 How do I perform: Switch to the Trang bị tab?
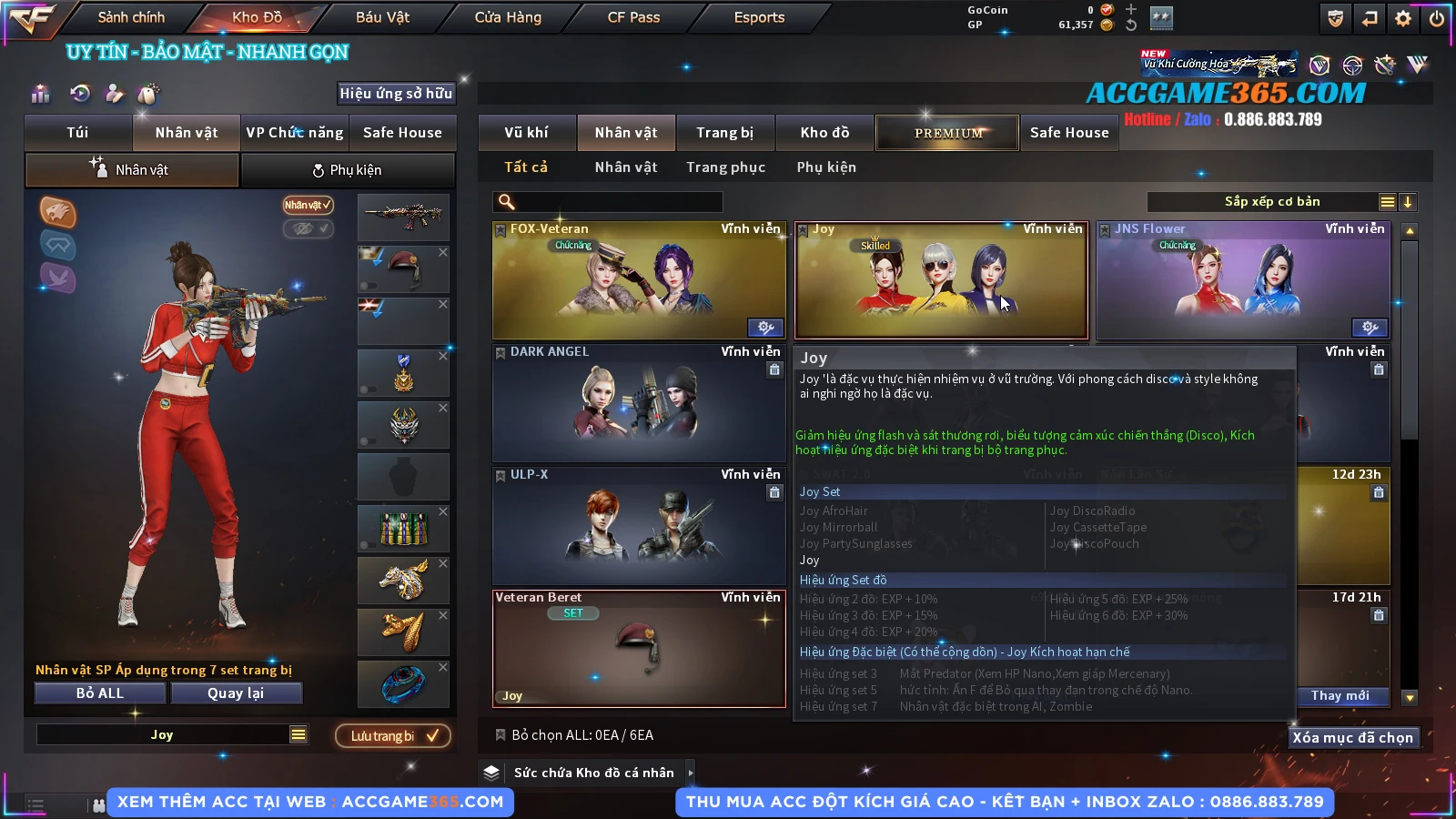[724, 133]
